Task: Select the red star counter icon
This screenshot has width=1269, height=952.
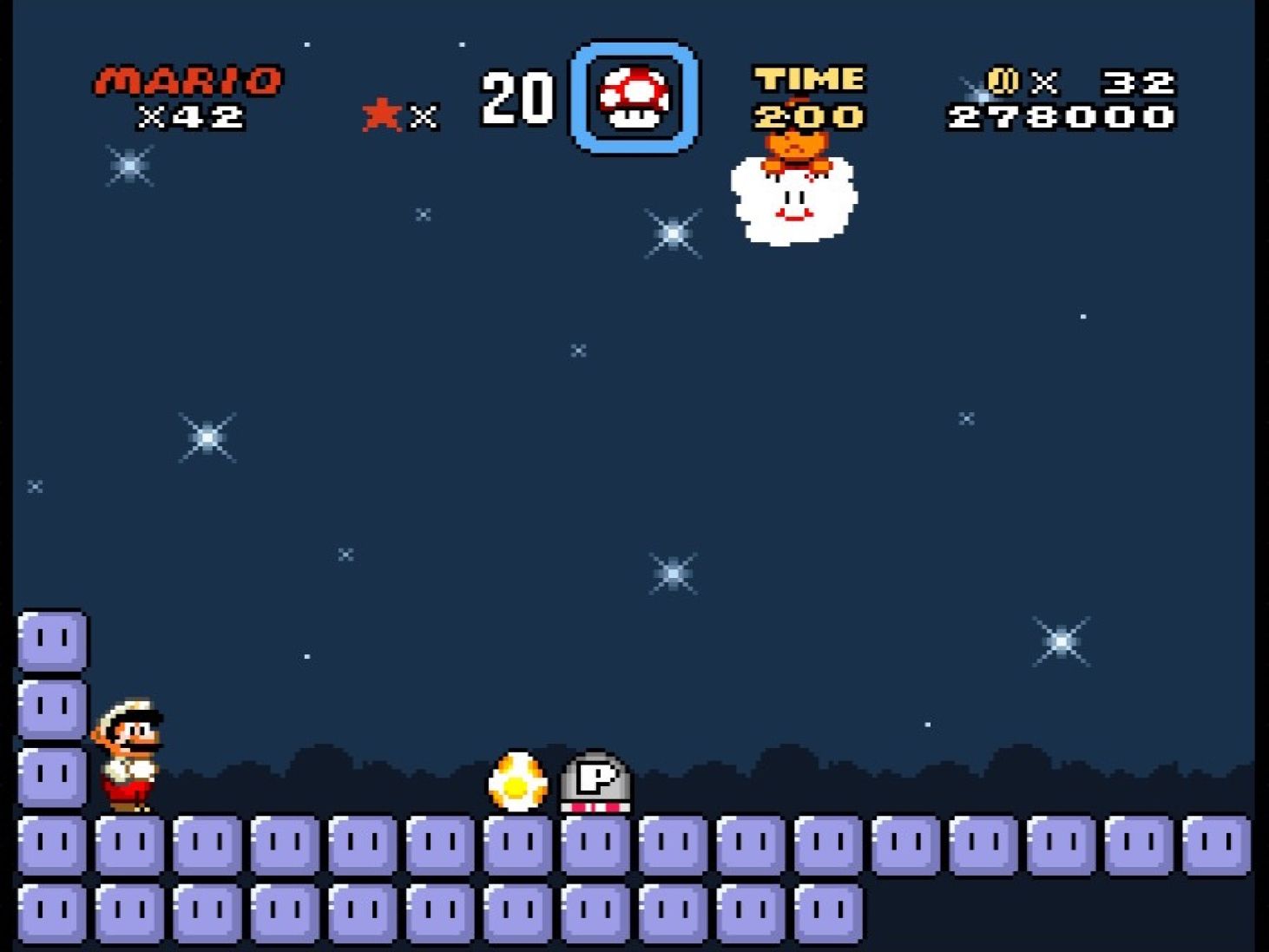Action: (380, 113)
